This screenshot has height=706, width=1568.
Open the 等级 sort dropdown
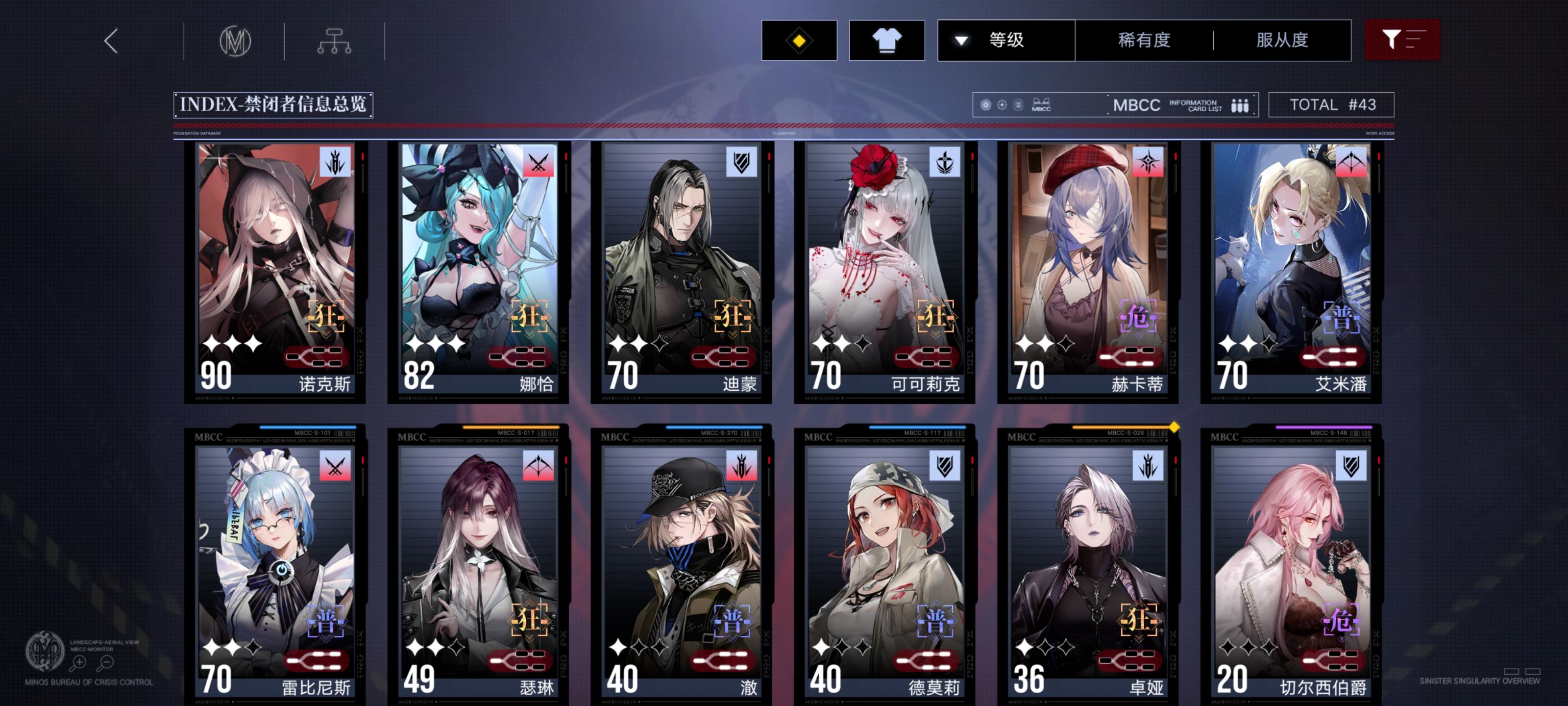pyautogui.click(x=1005, y=40)
